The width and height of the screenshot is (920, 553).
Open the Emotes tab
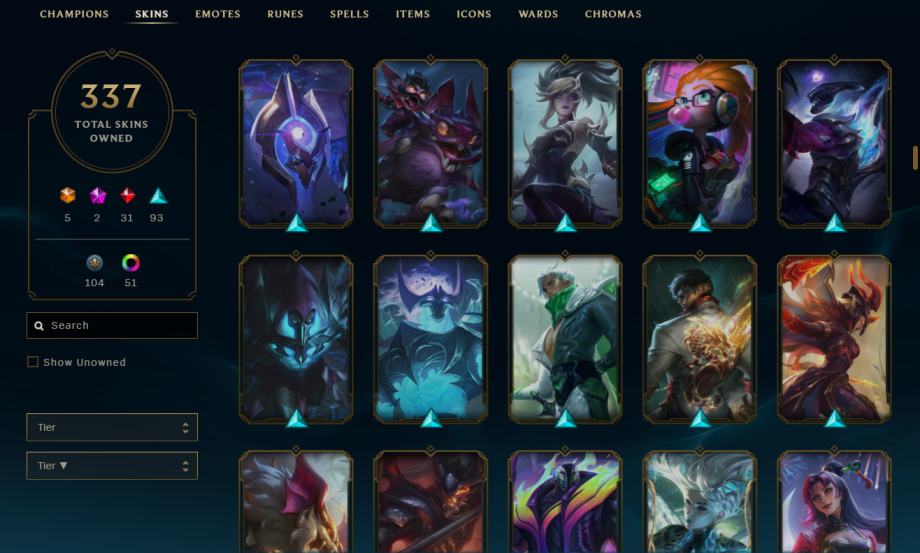click(217, 15)
